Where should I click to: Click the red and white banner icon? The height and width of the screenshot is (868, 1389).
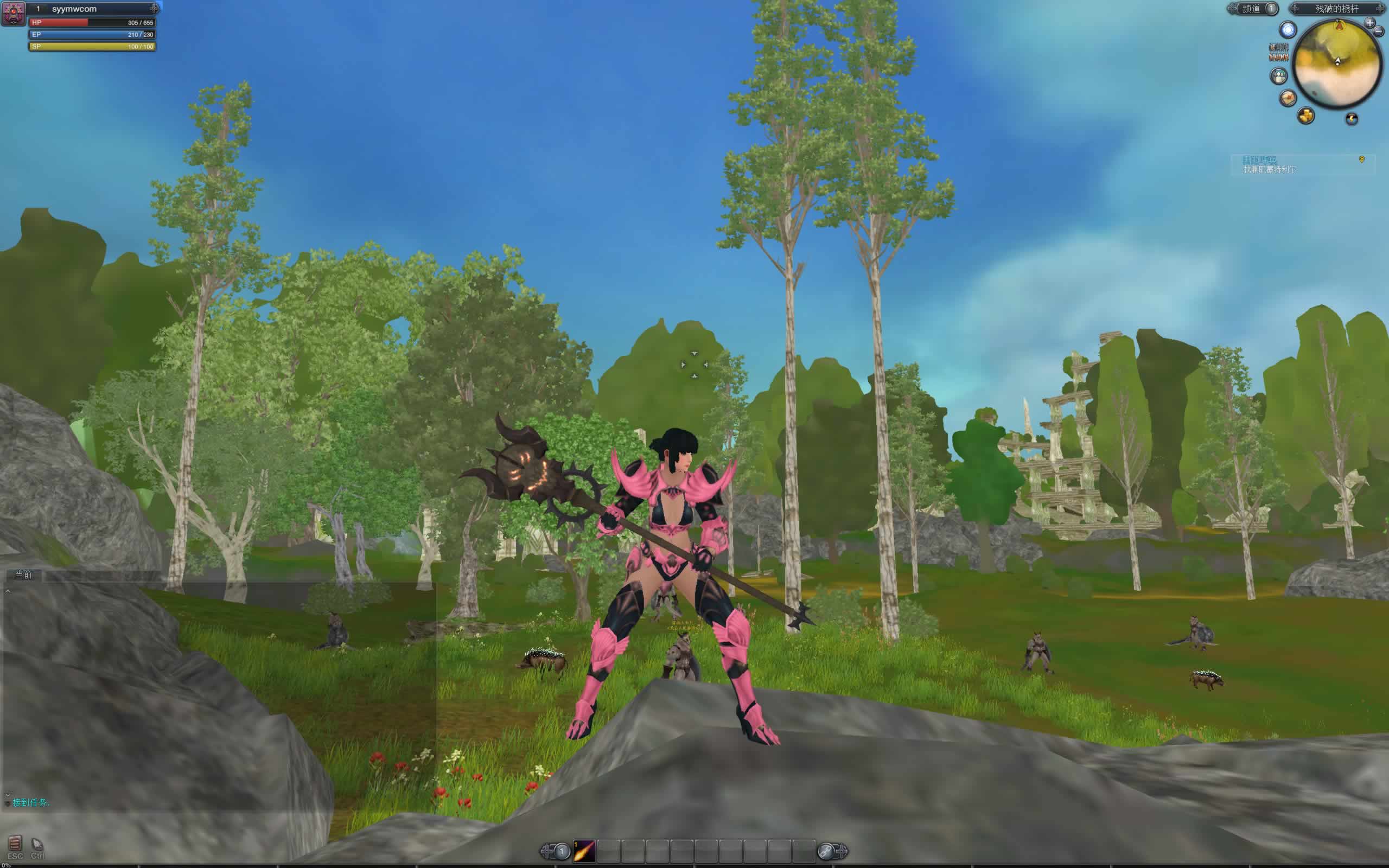(x=1278, y=52)
